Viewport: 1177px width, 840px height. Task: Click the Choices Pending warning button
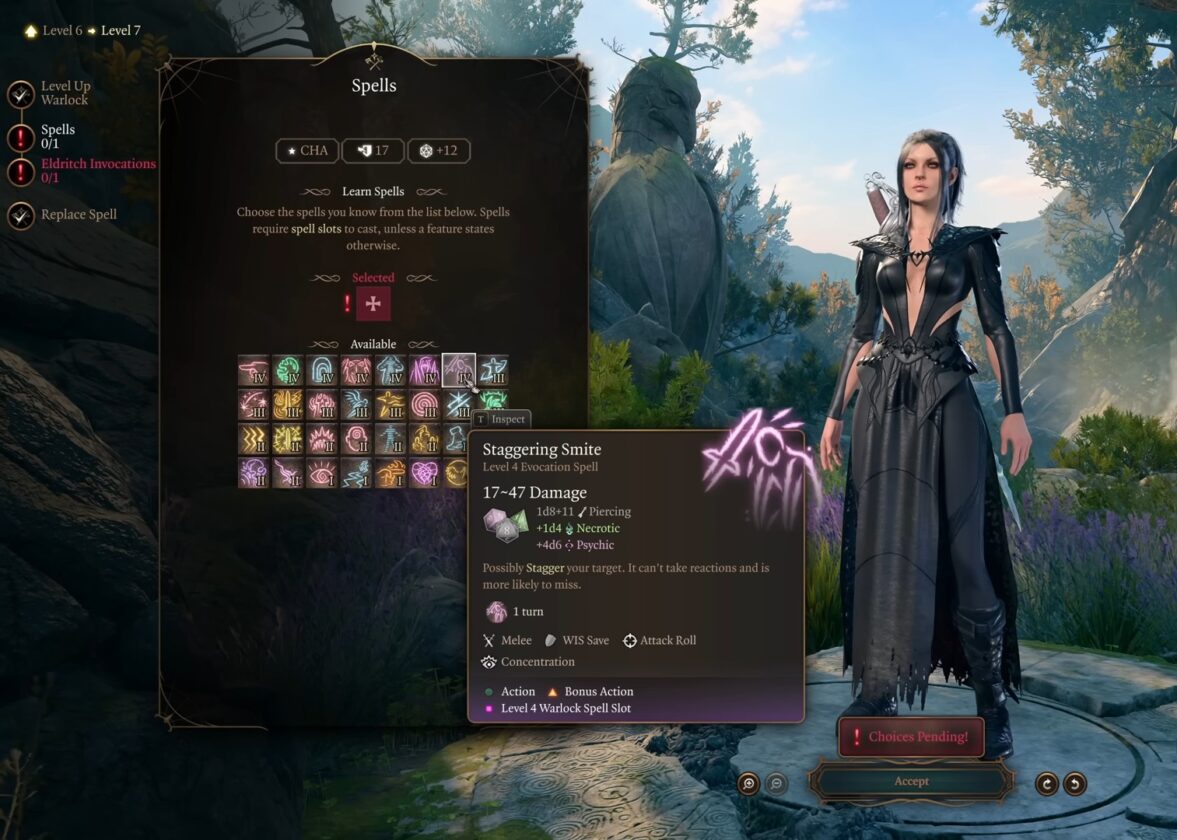911,737
